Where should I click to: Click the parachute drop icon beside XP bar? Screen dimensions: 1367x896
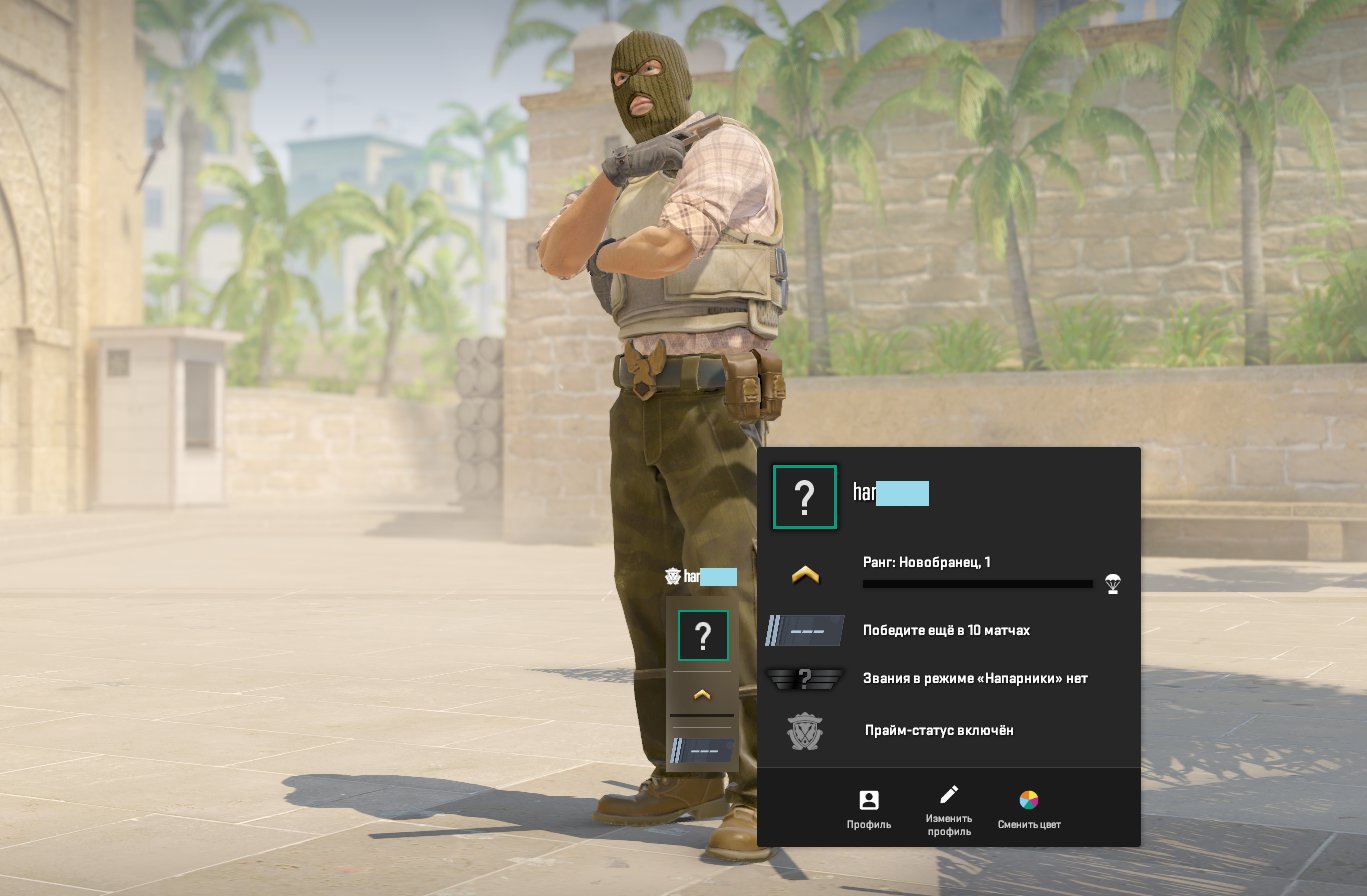[1113, 583]
